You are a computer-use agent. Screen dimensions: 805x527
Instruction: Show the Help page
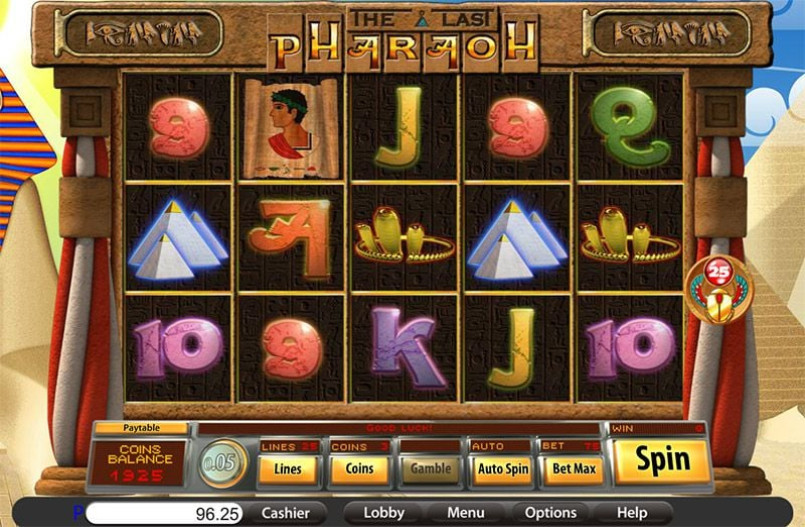coord(632,513)
